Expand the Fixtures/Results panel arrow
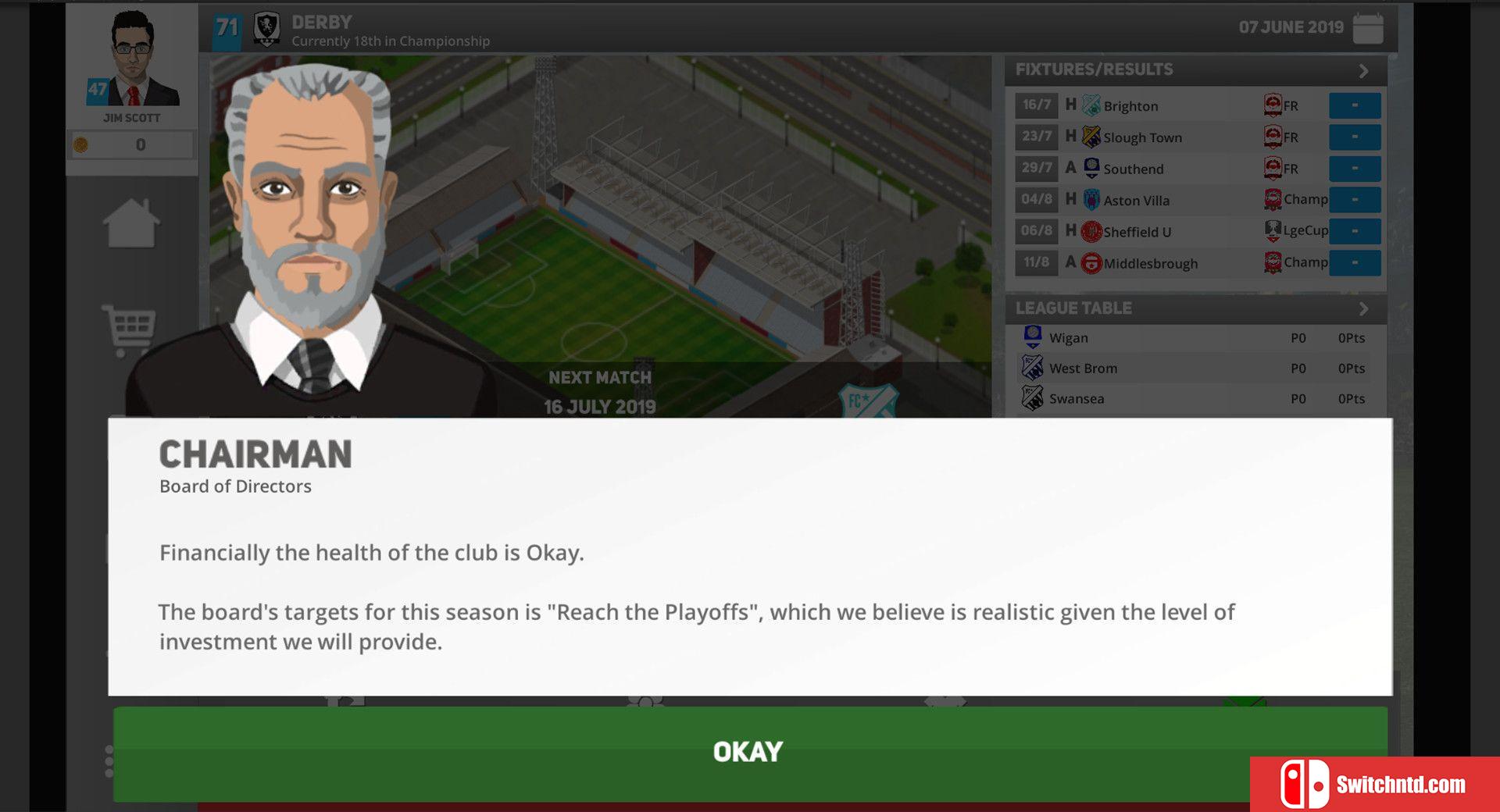Viewport: 1500px width, 812px height. coord(1363,70)
